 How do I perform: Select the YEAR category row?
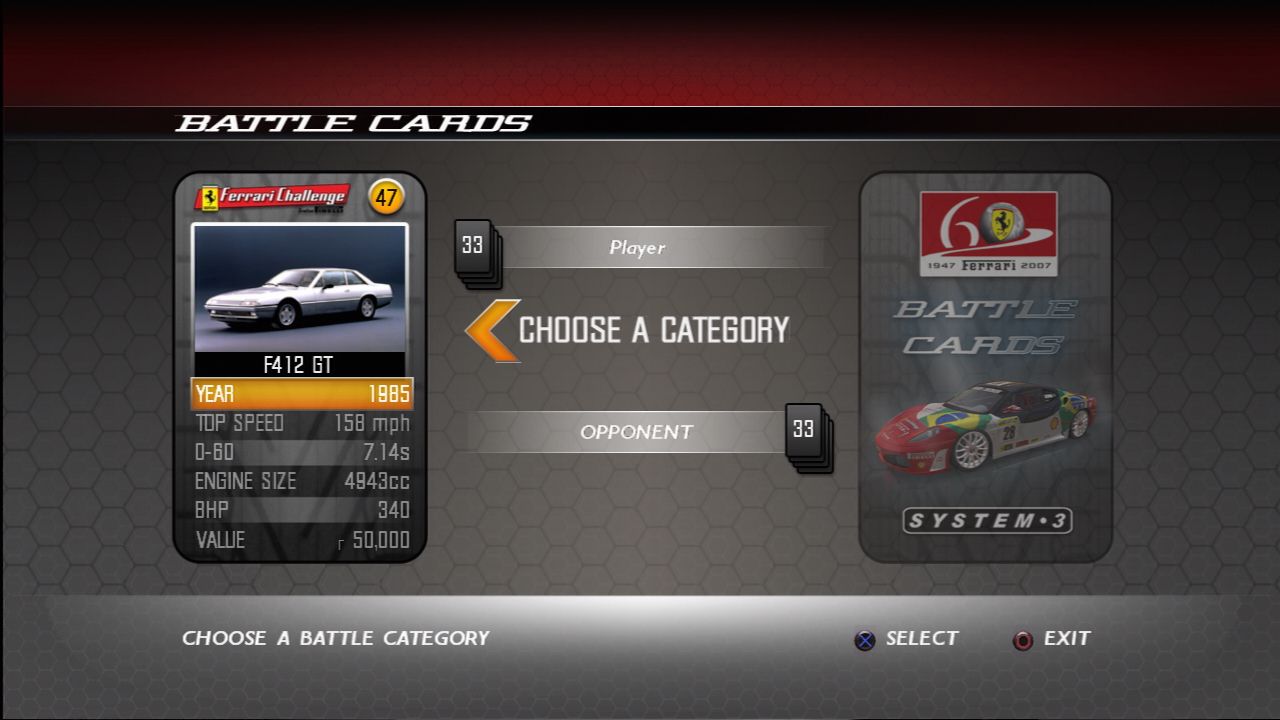tap(301, 393)
